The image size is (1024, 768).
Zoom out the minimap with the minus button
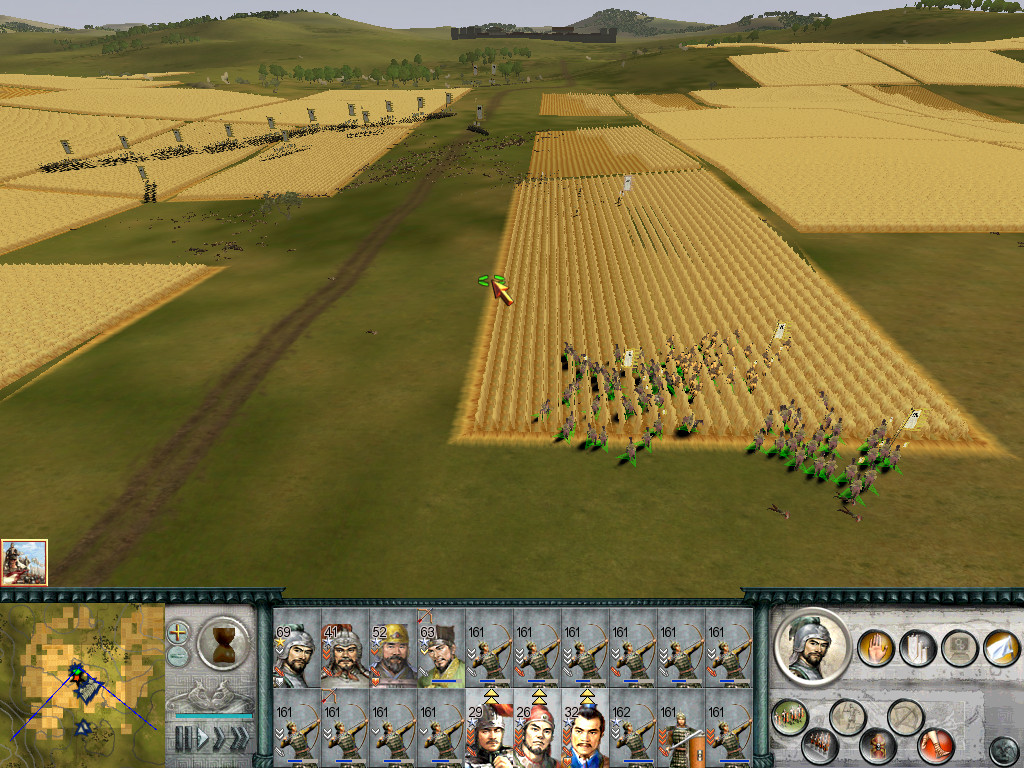(x=178, y=655)
